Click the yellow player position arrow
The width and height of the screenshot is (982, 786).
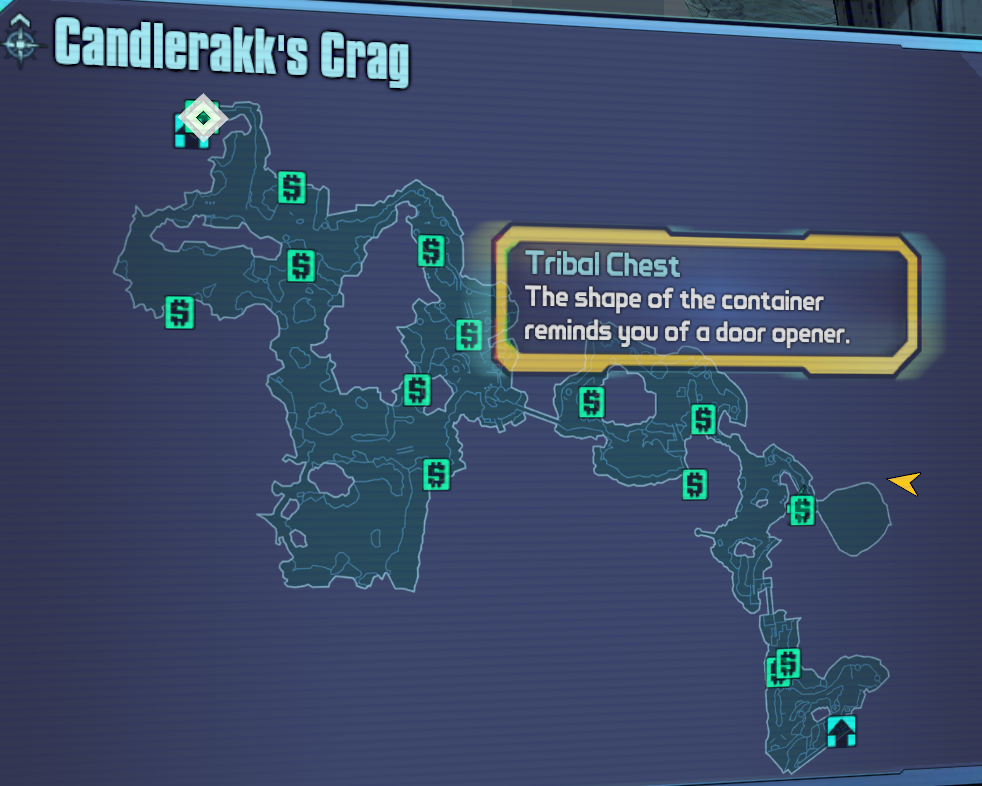tap(904, 484)
